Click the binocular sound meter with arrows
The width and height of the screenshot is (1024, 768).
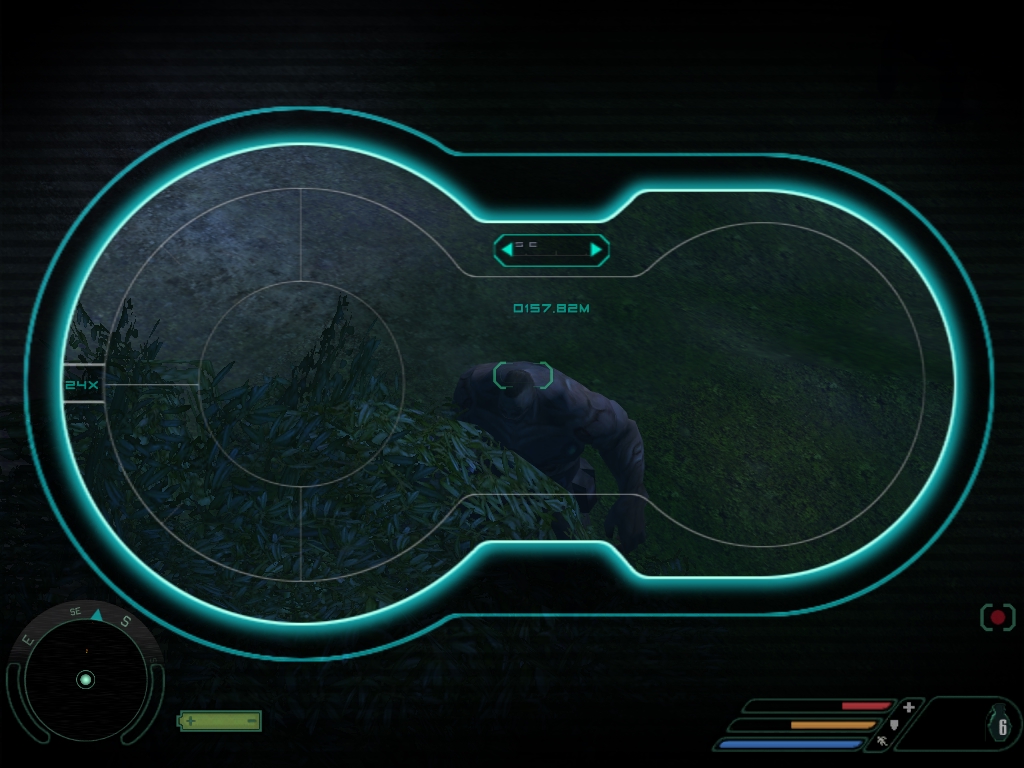tap(551, 249)
